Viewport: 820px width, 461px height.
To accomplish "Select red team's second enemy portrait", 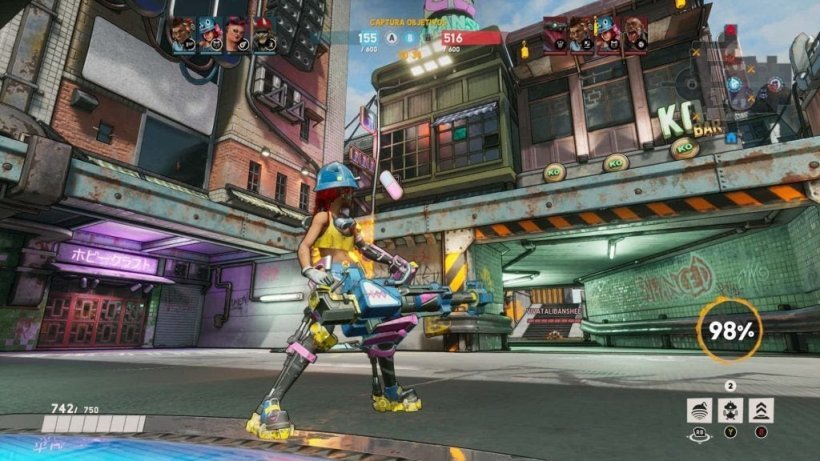I will pos(581,33).
